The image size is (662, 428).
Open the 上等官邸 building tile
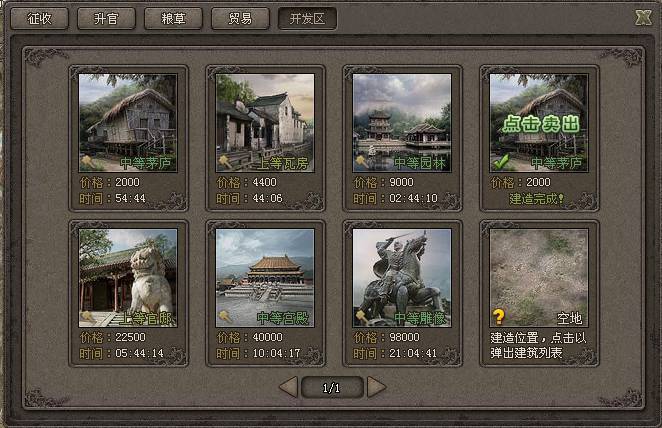tap(128, 277)
